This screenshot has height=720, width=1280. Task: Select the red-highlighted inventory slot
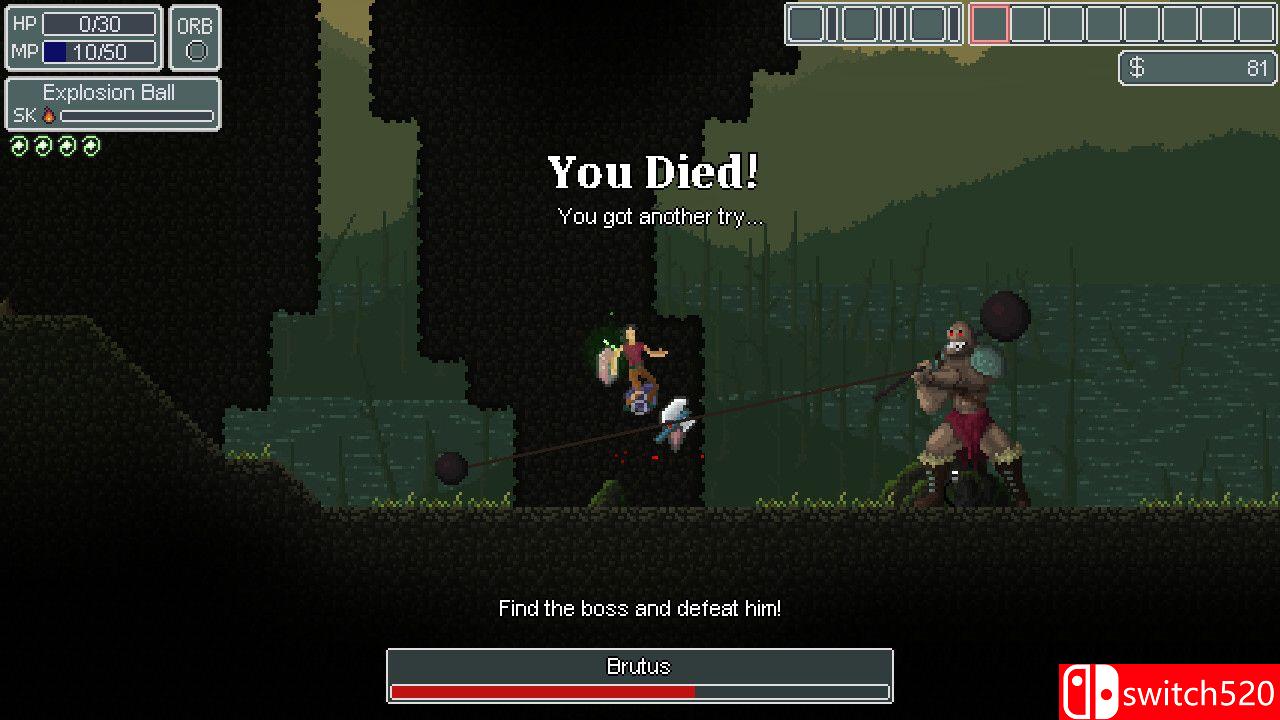[989, 24]
